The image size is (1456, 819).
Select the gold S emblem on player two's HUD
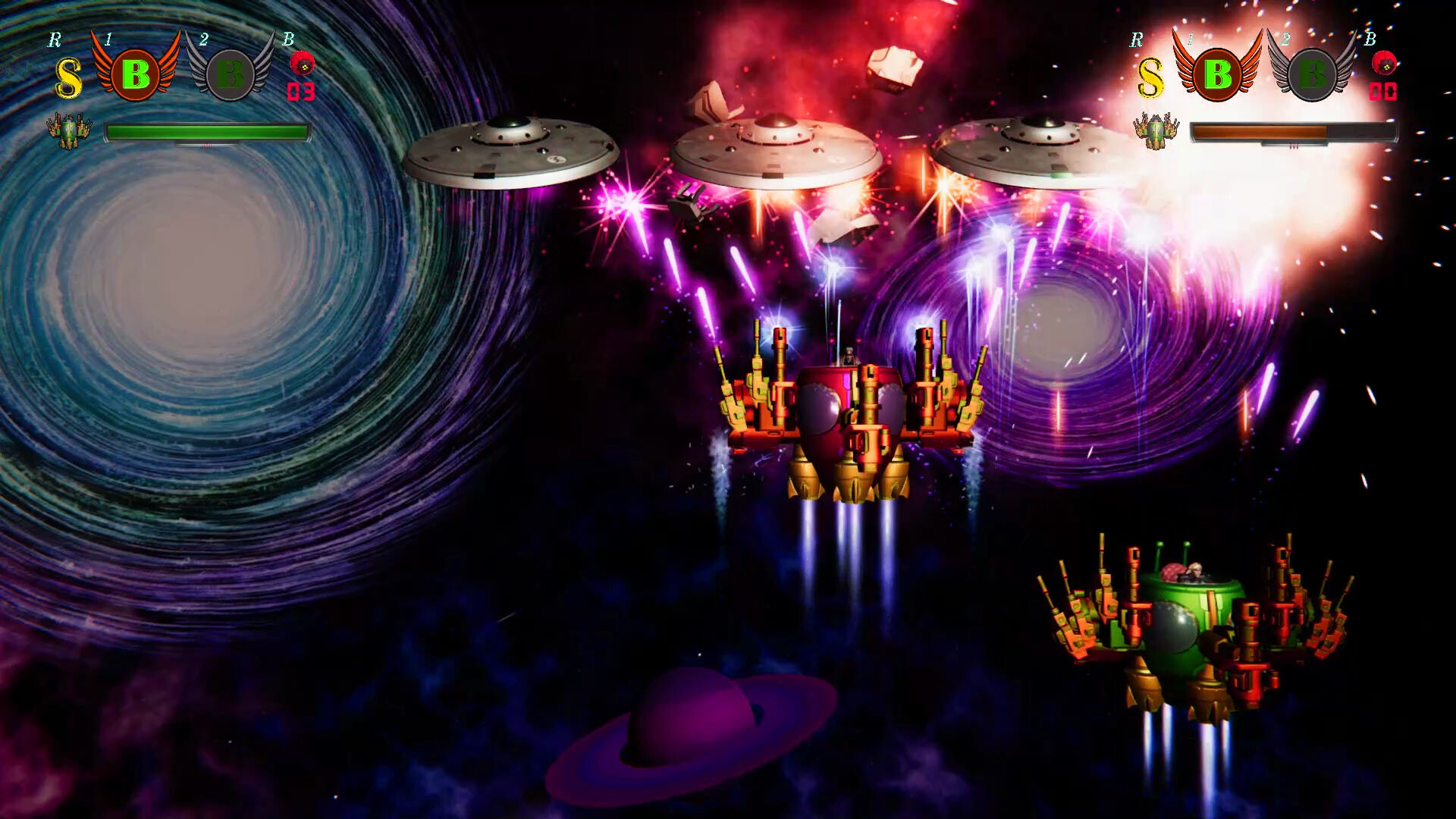coord(1153,76)
